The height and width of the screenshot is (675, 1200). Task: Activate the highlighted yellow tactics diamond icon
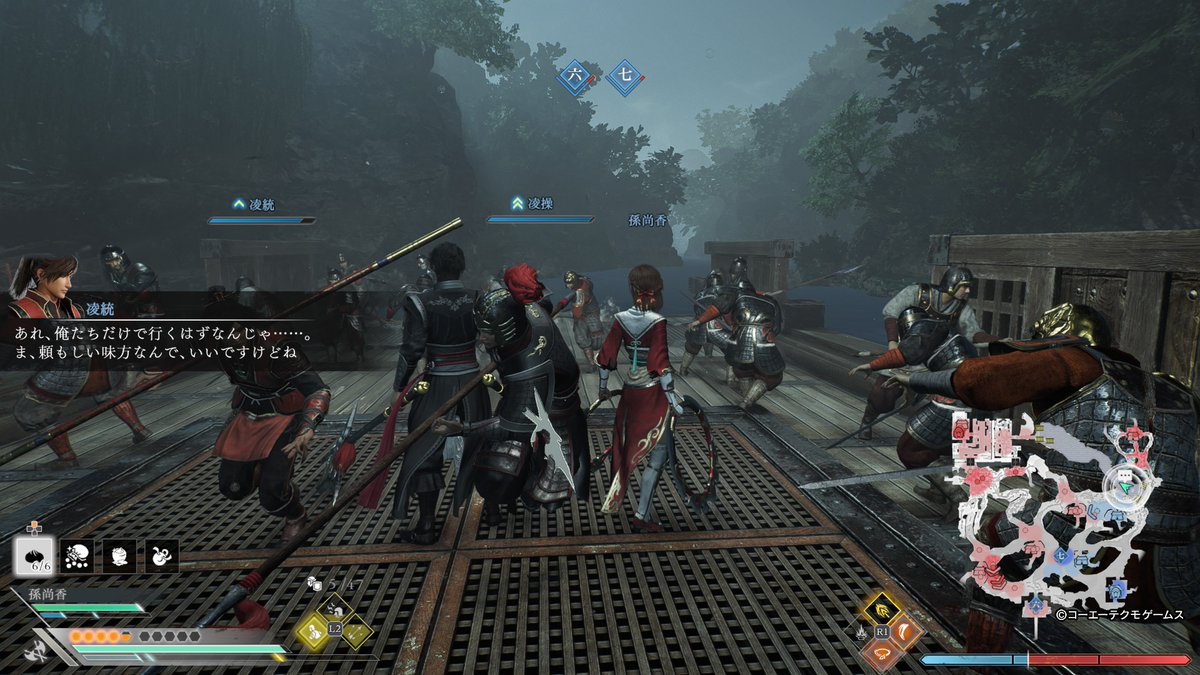pyautogui.click(x=312, y=630)
